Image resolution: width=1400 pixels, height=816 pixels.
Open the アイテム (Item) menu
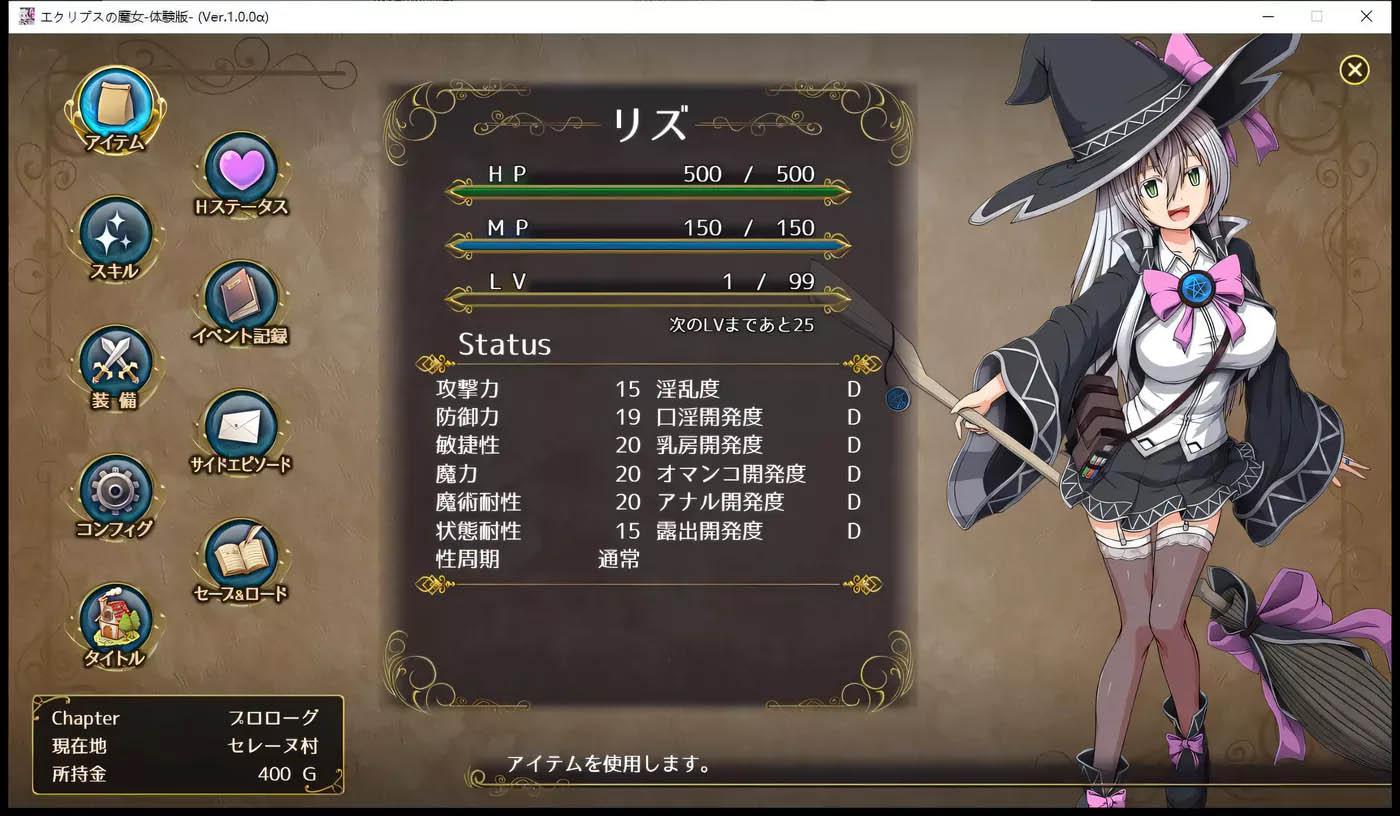pyautogui.click(x=114, y=105)
